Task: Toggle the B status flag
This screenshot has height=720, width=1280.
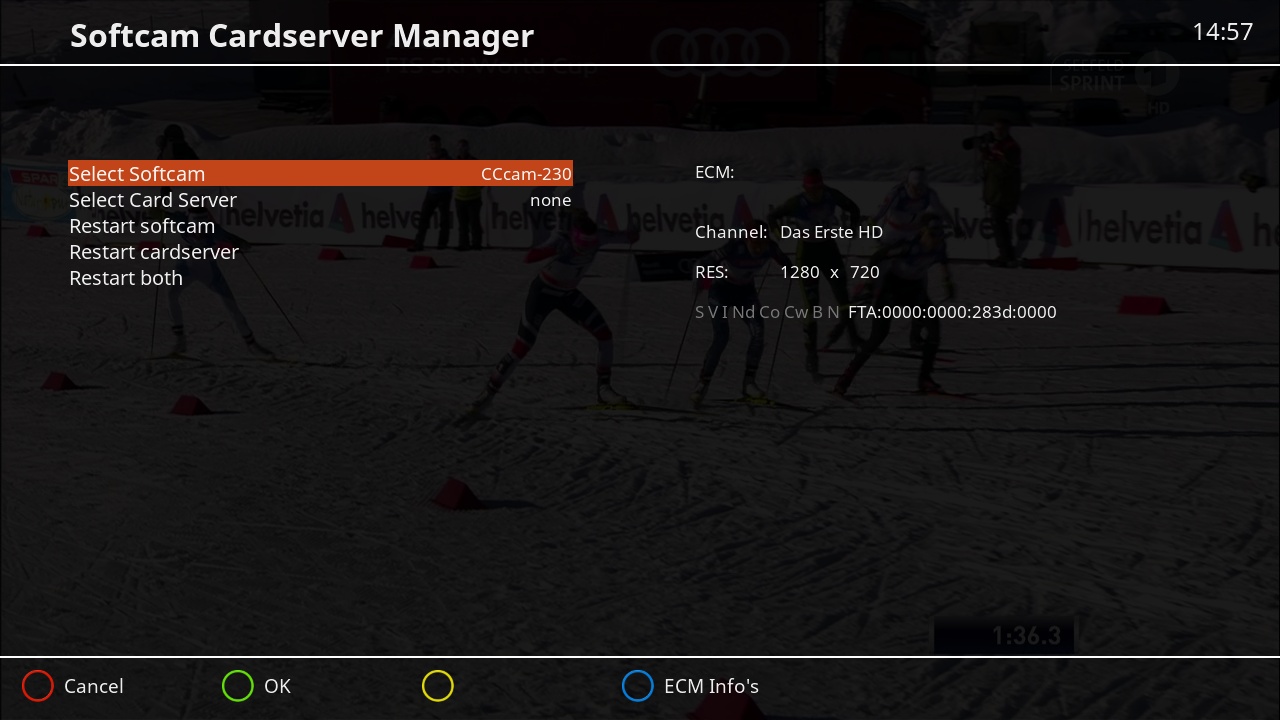Action: click(817, 312)
